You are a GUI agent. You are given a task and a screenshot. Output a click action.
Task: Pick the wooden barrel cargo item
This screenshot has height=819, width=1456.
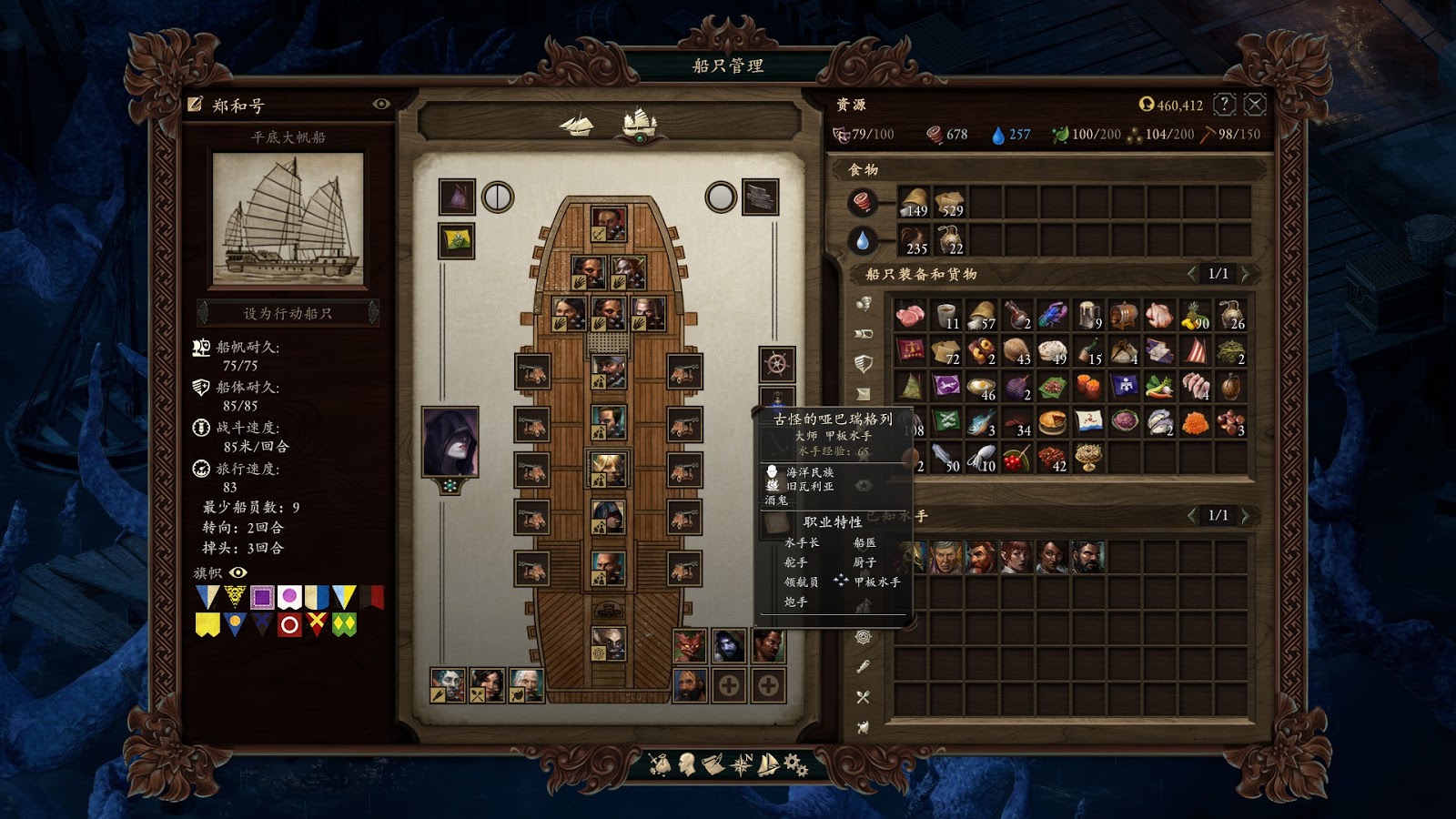(1124, 315)
